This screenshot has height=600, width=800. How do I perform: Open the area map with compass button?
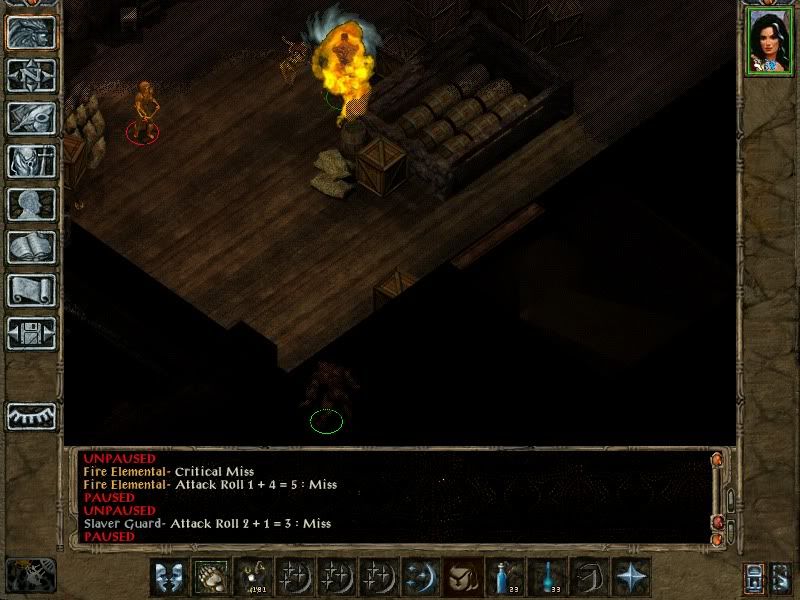[x=31, y=75]
